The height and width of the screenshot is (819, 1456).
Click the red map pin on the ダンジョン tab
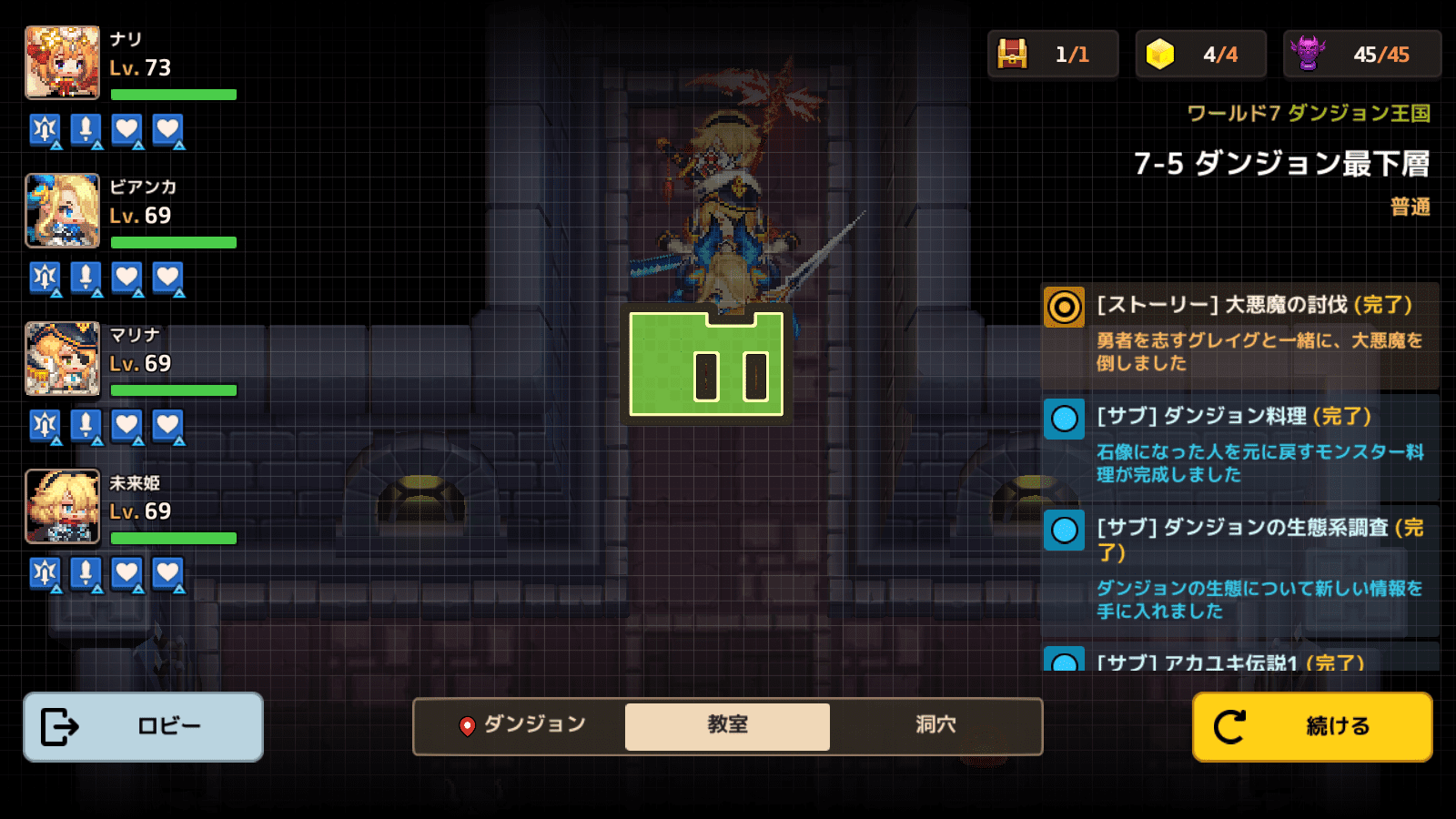pyautogui.click(x=468, y=726)
